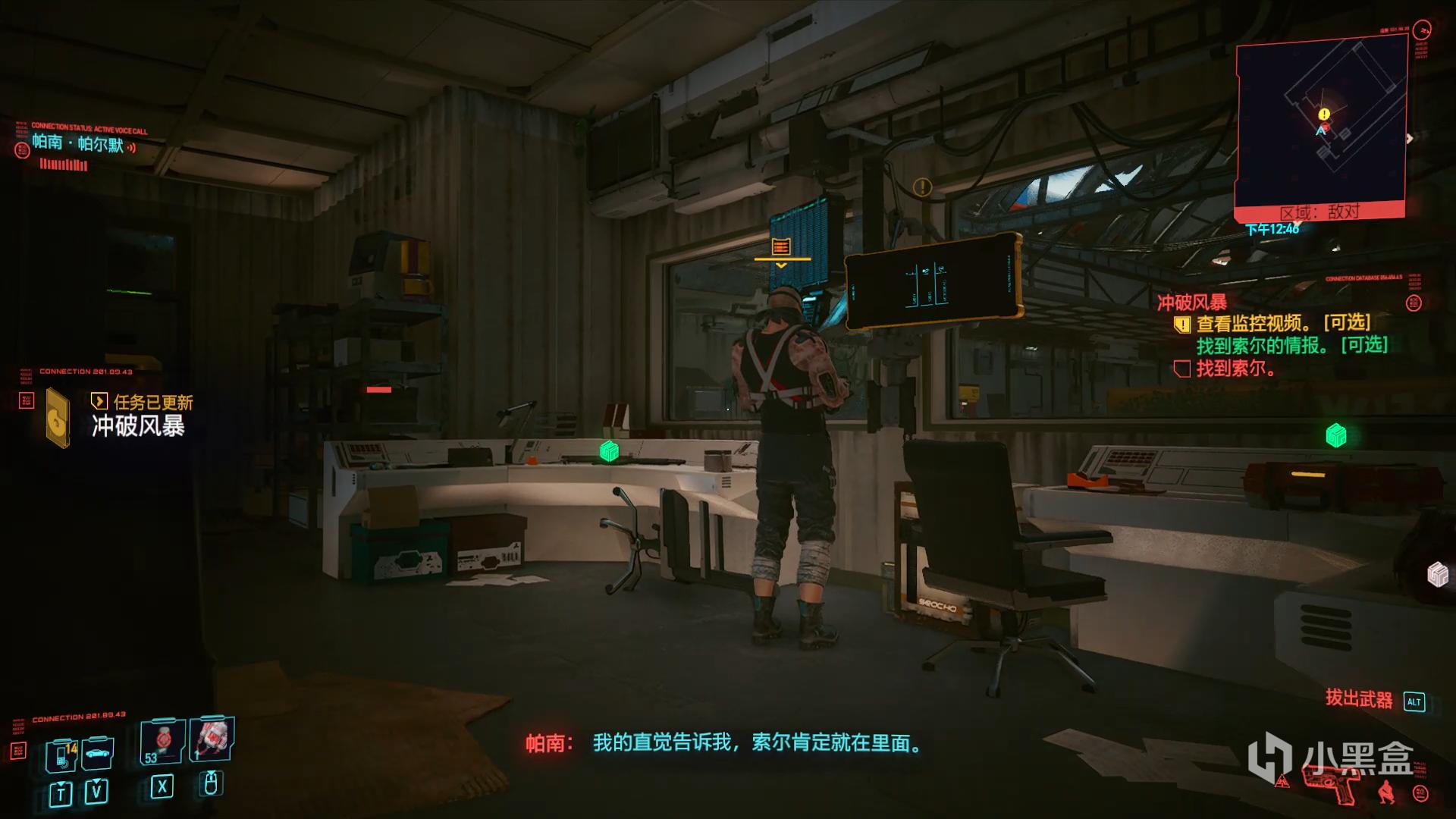Select the grenade gadget slot

tap(212, 737)
